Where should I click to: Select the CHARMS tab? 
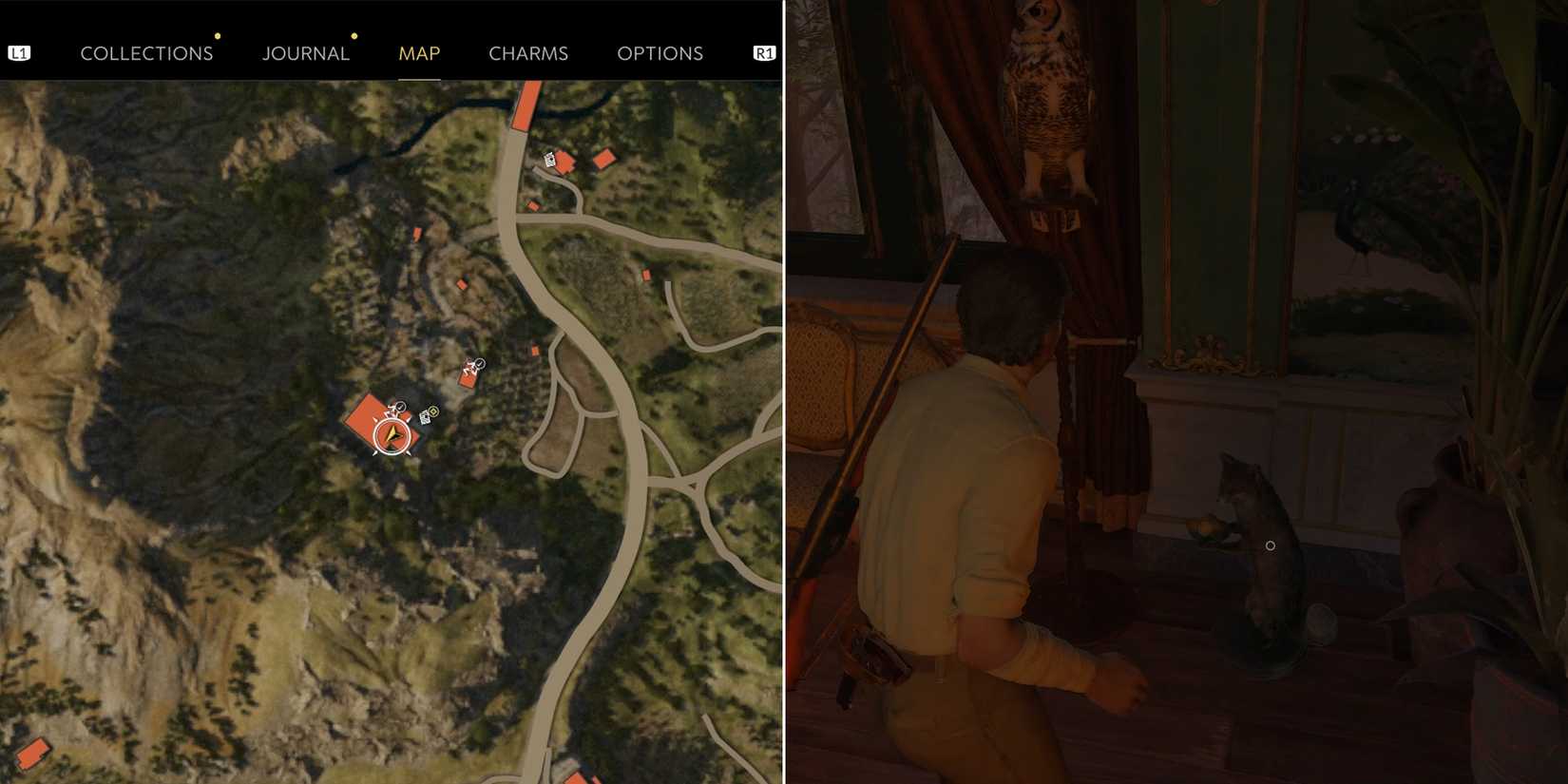pos(528,53)
